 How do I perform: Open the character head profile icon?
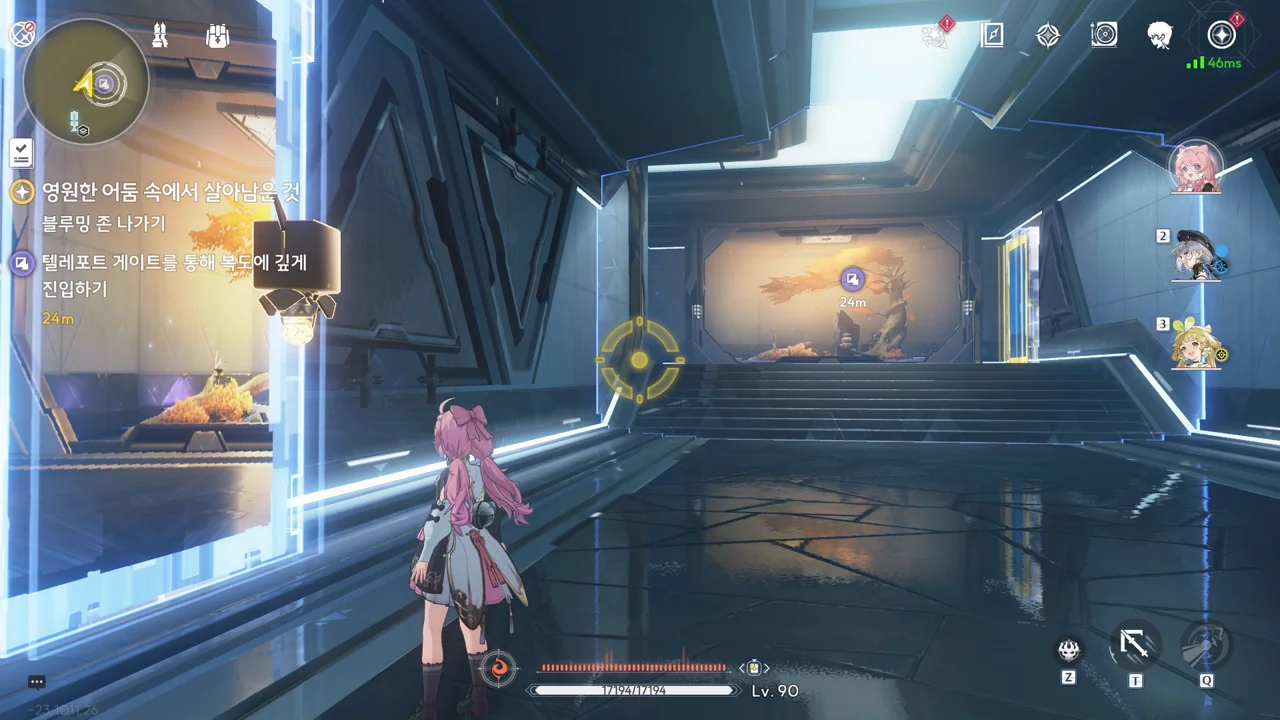pyautogui.click(x=1160, y=36)
